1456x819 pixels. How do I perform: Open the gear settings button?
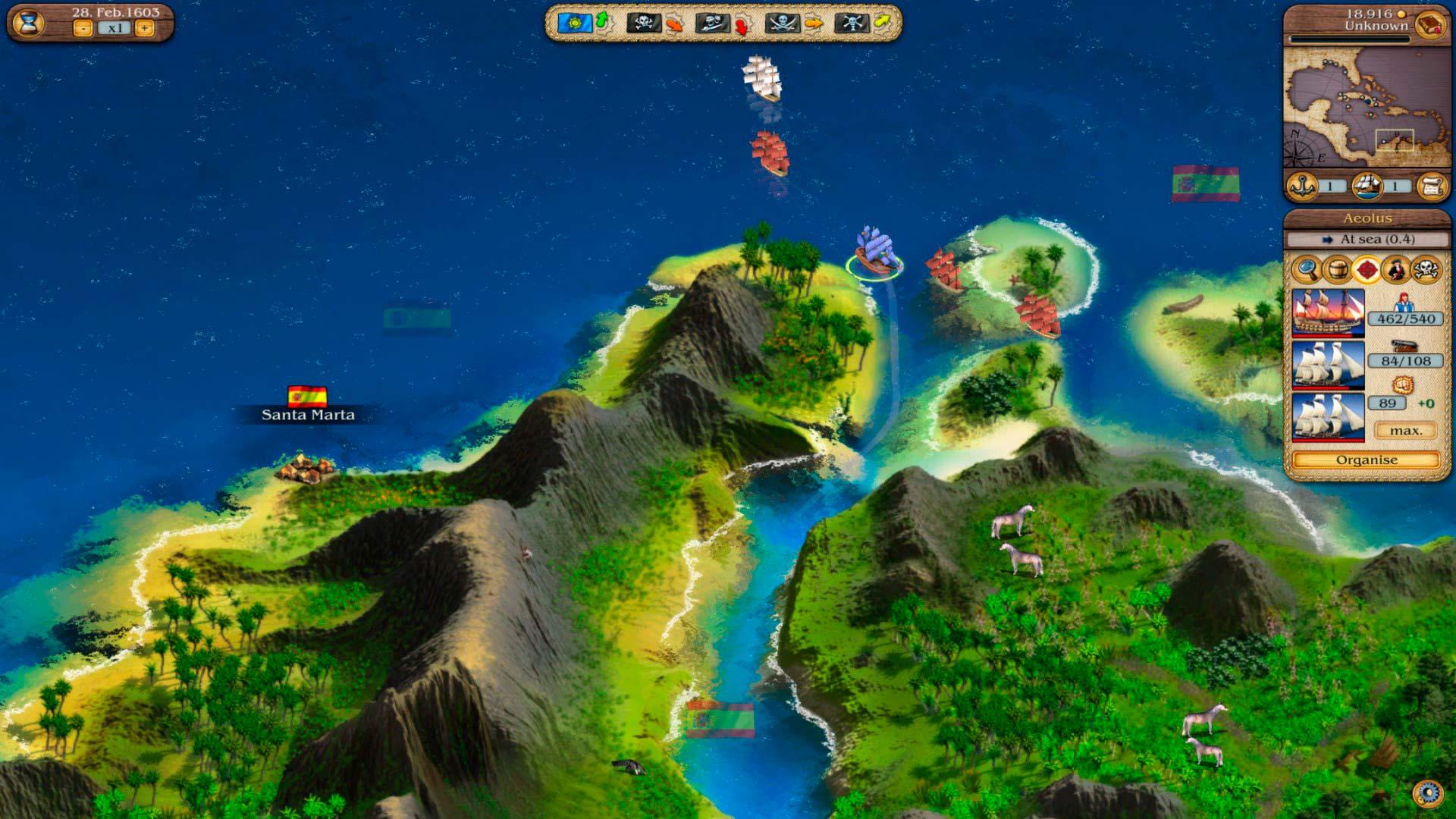tap(1428, 793)
